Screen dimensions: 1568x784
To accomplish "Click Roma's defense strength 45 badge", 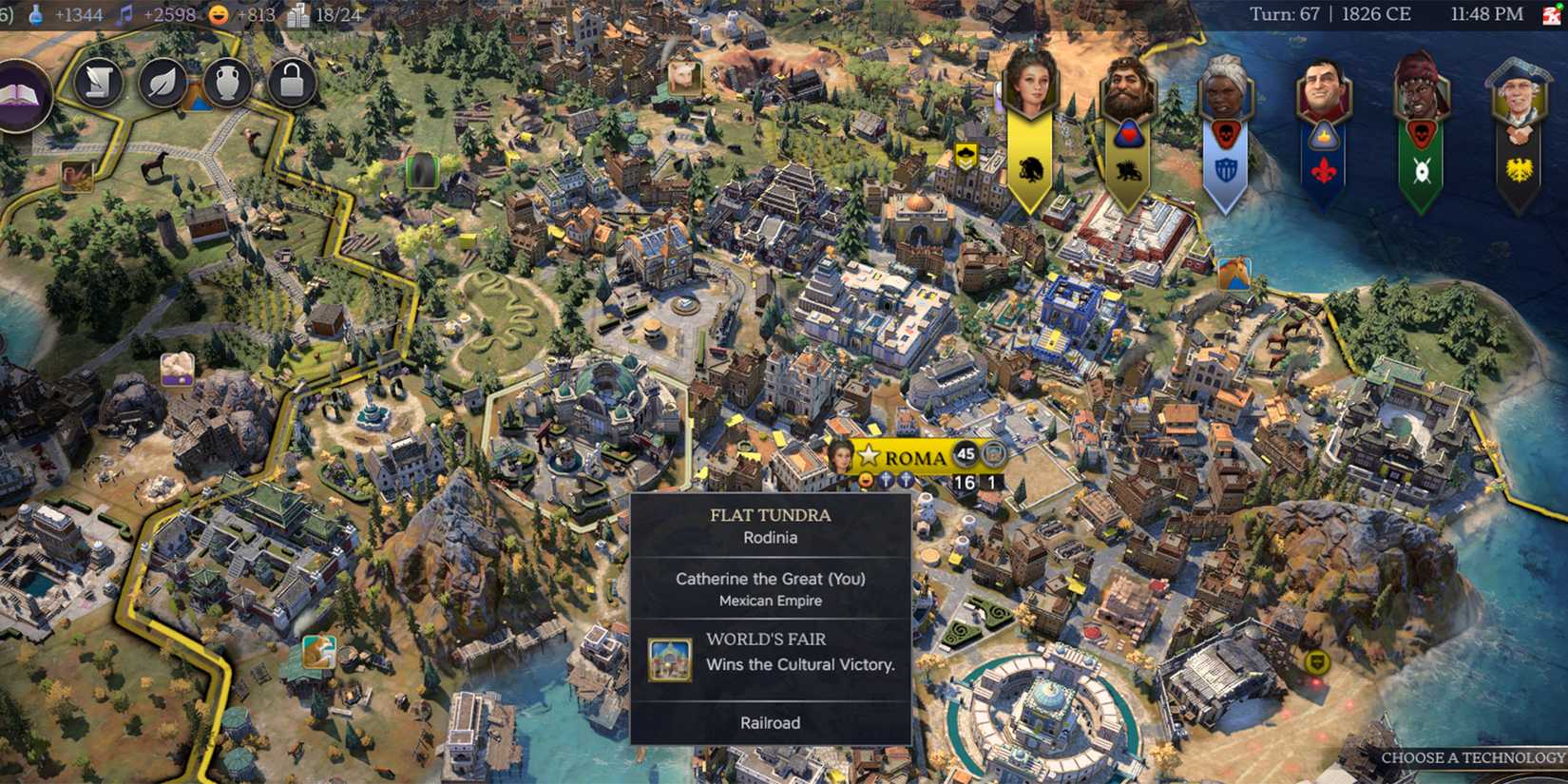I will click(966, 455).
